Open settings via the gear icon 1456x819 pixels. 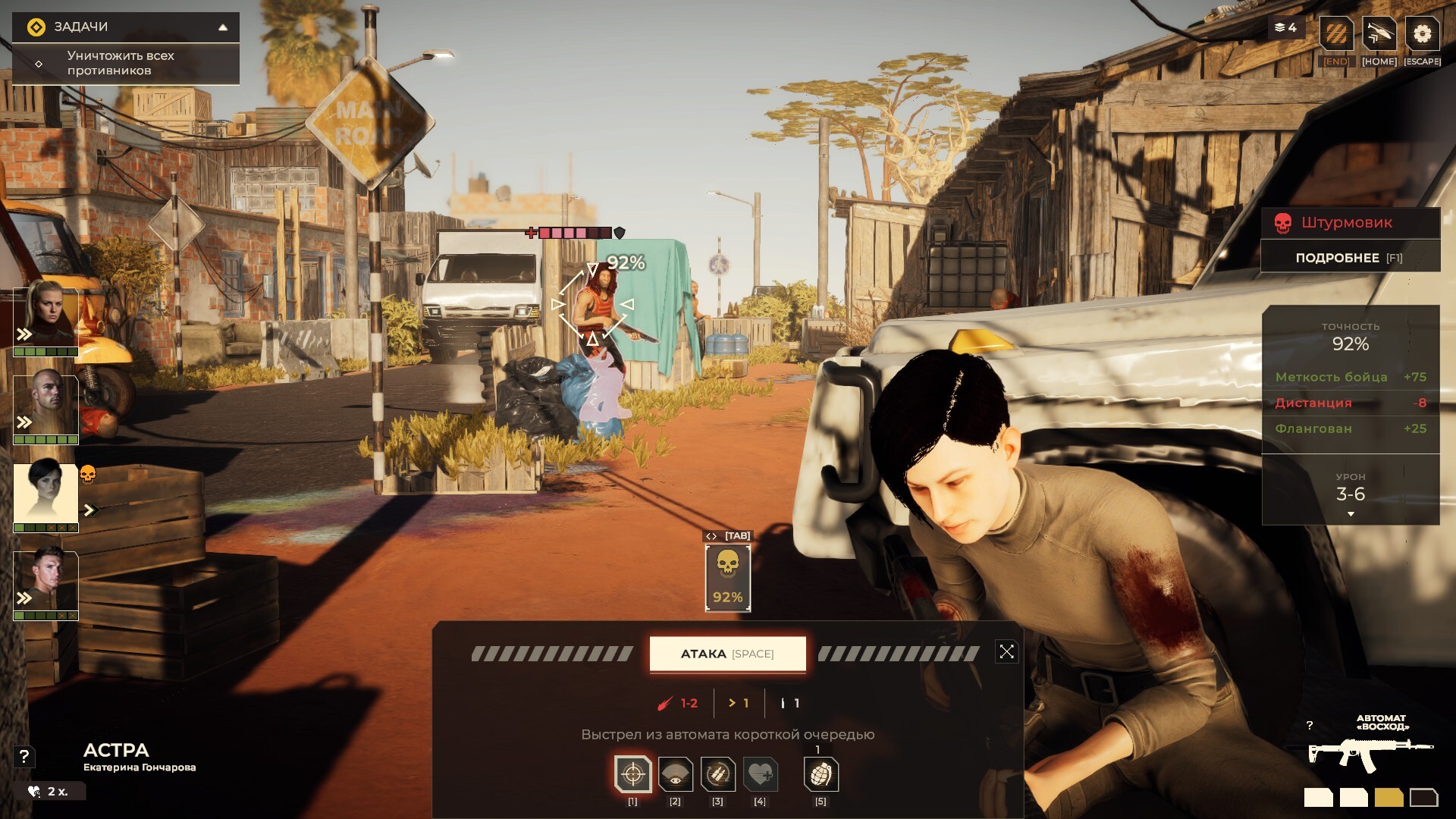[1422, 35]
